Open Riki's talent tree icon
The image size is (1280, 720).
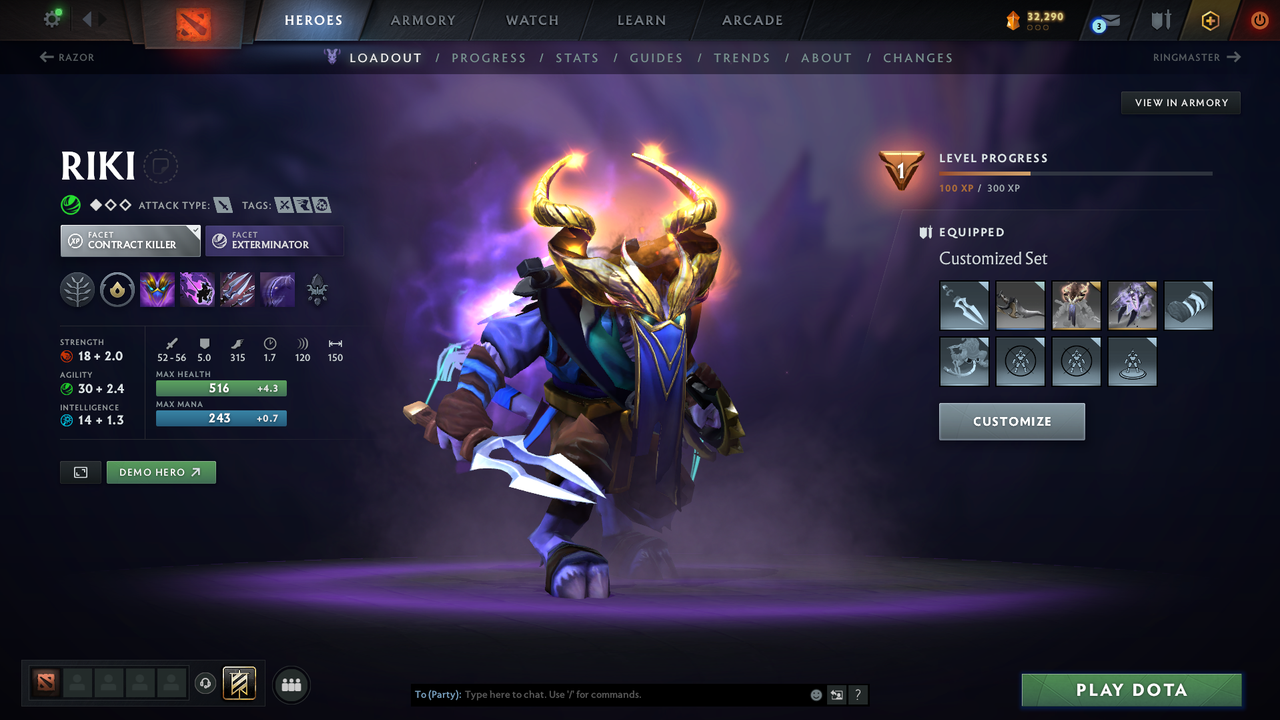(x=77, y=289)
